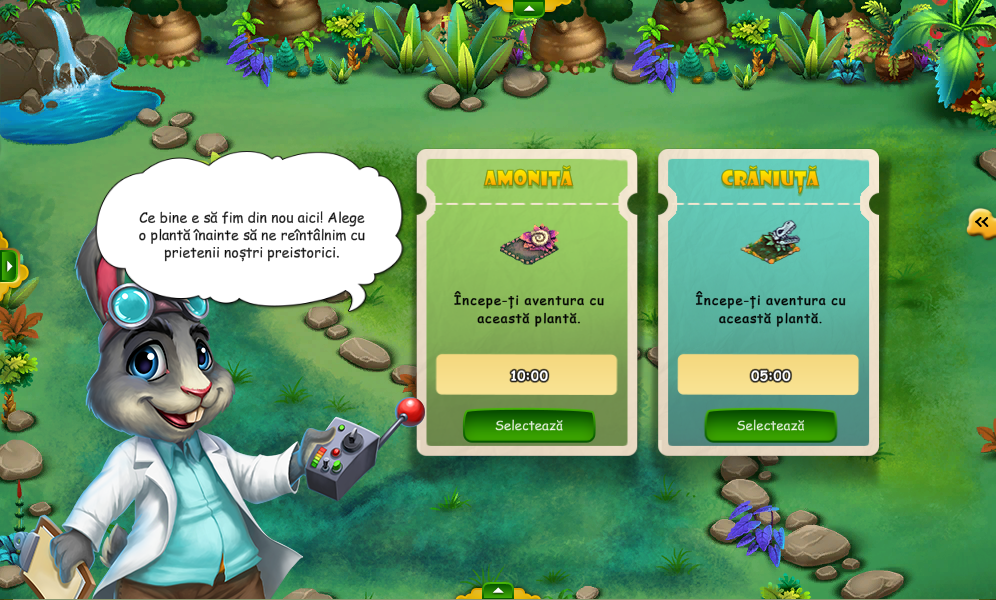The image size is (996, 600).
Task: Click the Crăniuță plant thumbnail
Action: coord(770,242)
